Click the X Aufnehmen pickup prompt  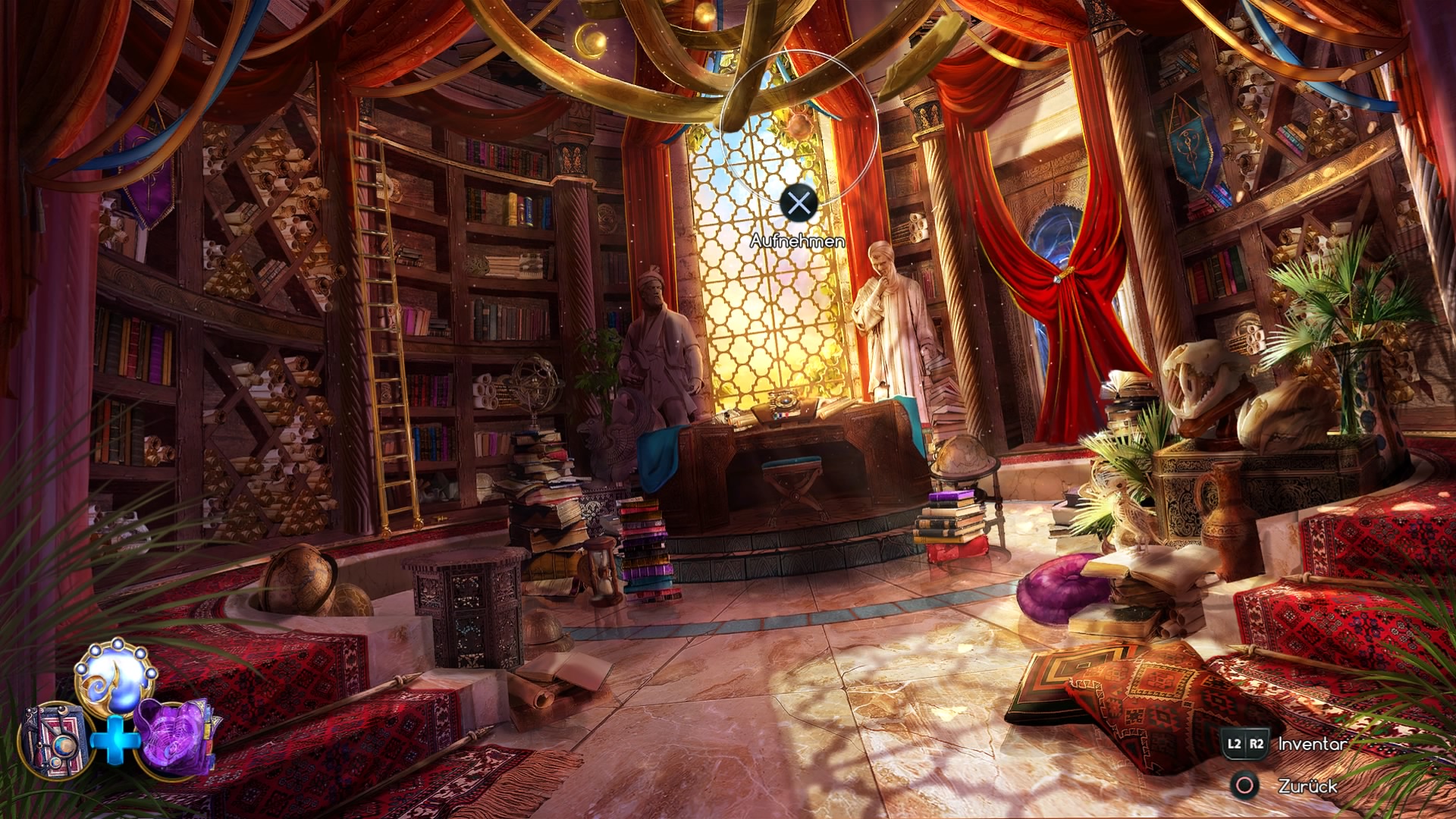(799, 202)
